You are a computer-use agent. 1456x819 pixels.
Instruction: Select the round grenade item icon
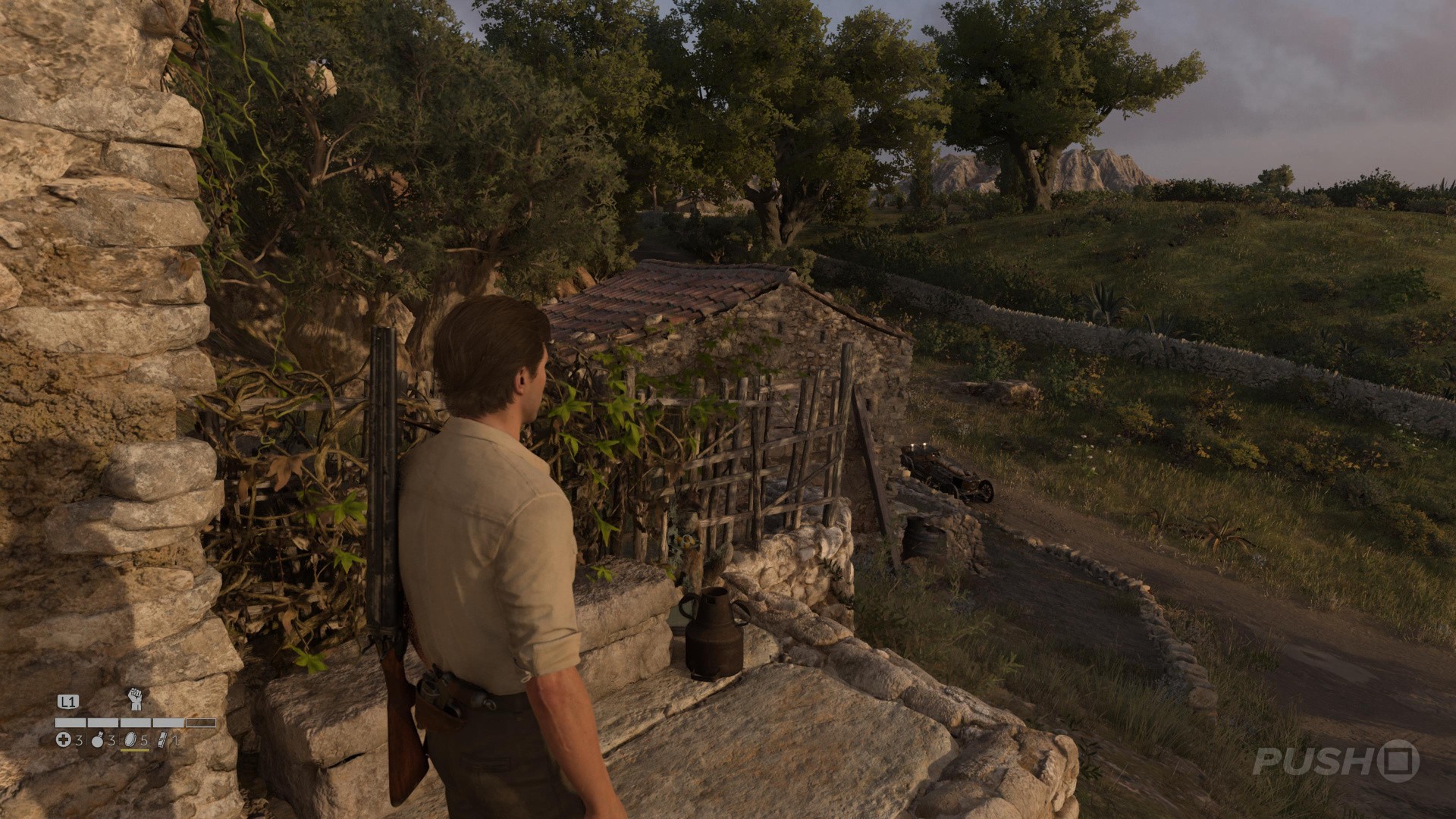click(x=98, y=740)
